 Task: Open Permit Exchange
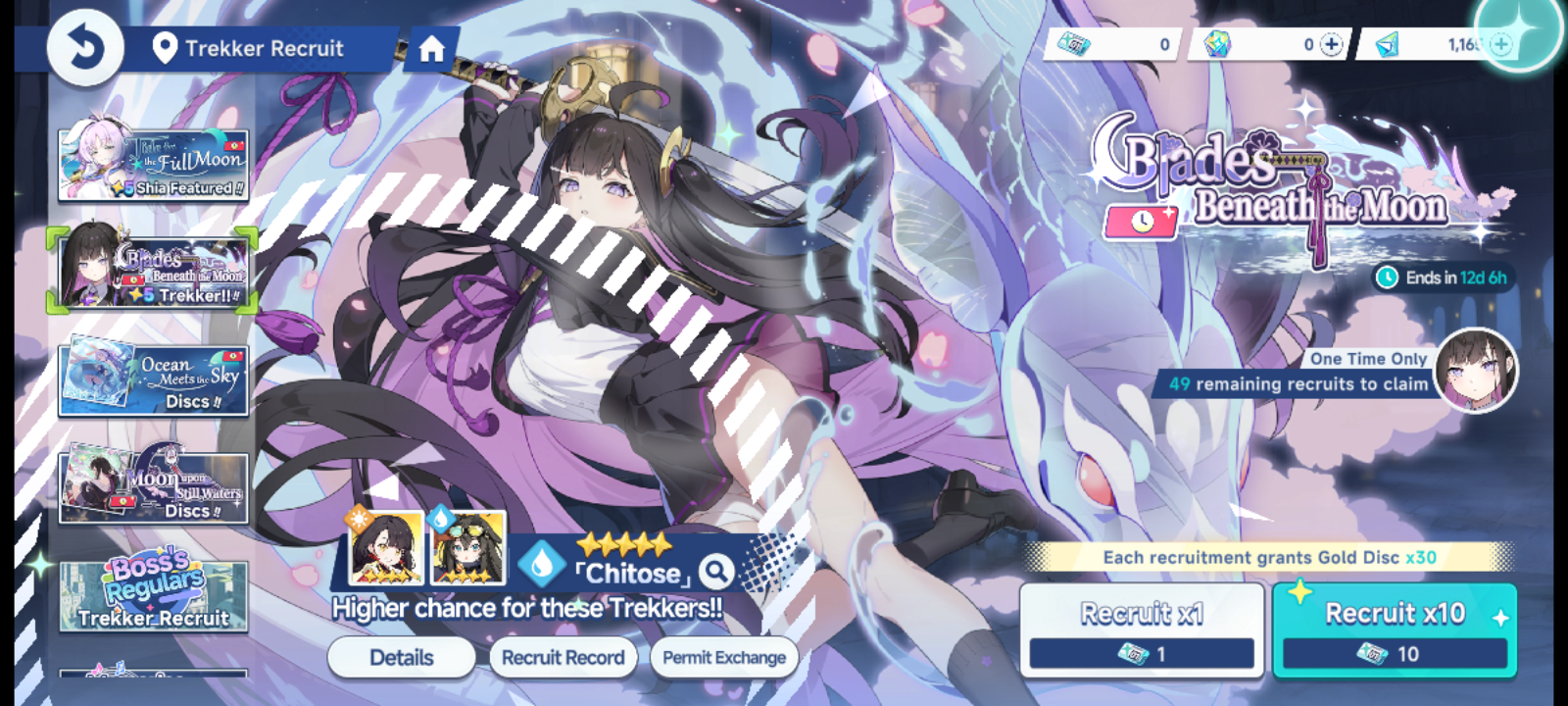tap(725, 657)
